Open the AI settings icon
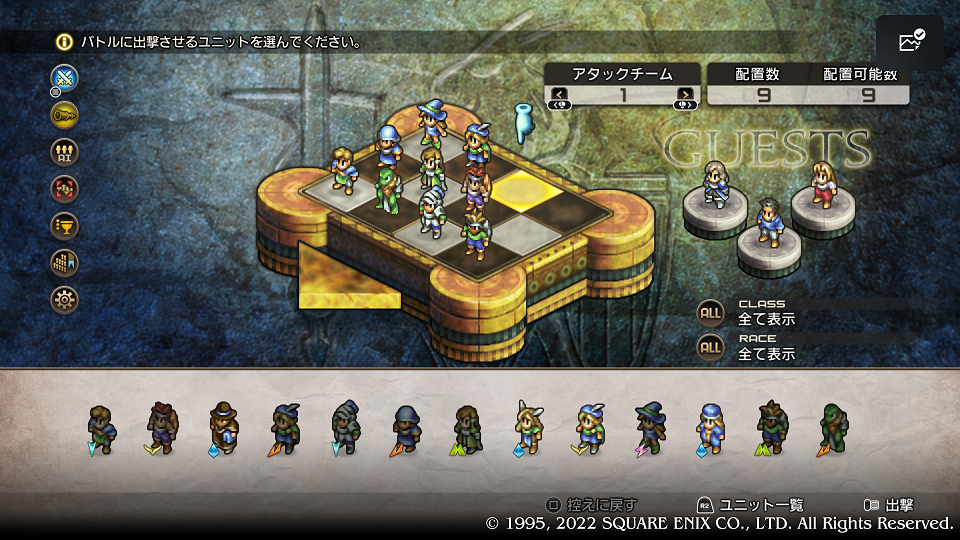Image resolution: width=960 pixels, height=540 pixels. 65,151
